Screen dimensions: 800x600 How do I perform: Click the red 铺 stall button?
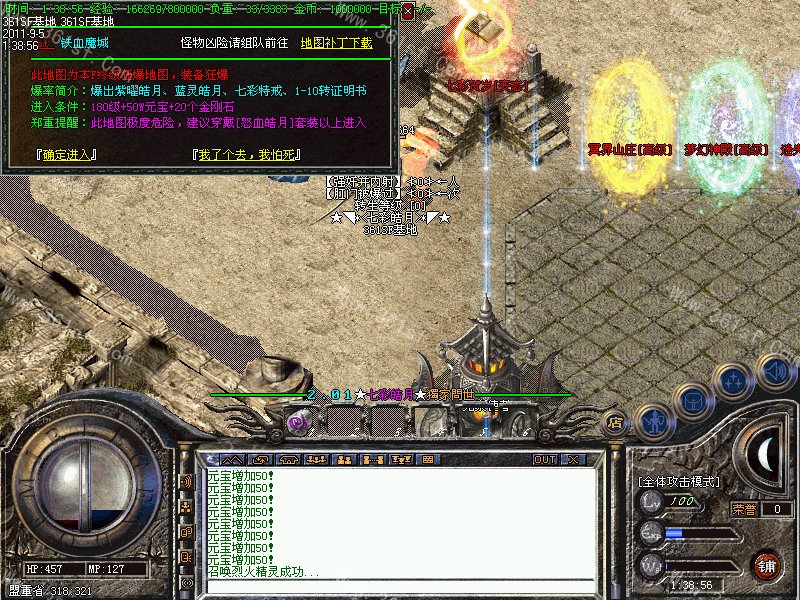(x=767, y=565)
